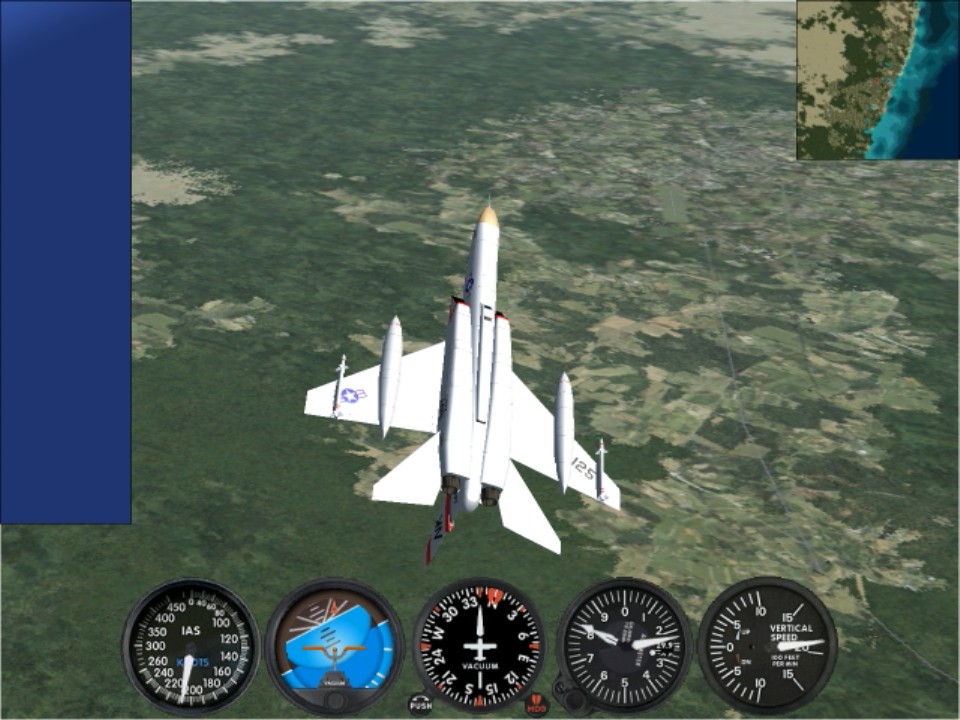Screen dimensions: 960x720
Task: Click the blank blue side panel
Action: click(x=66, y=262)
